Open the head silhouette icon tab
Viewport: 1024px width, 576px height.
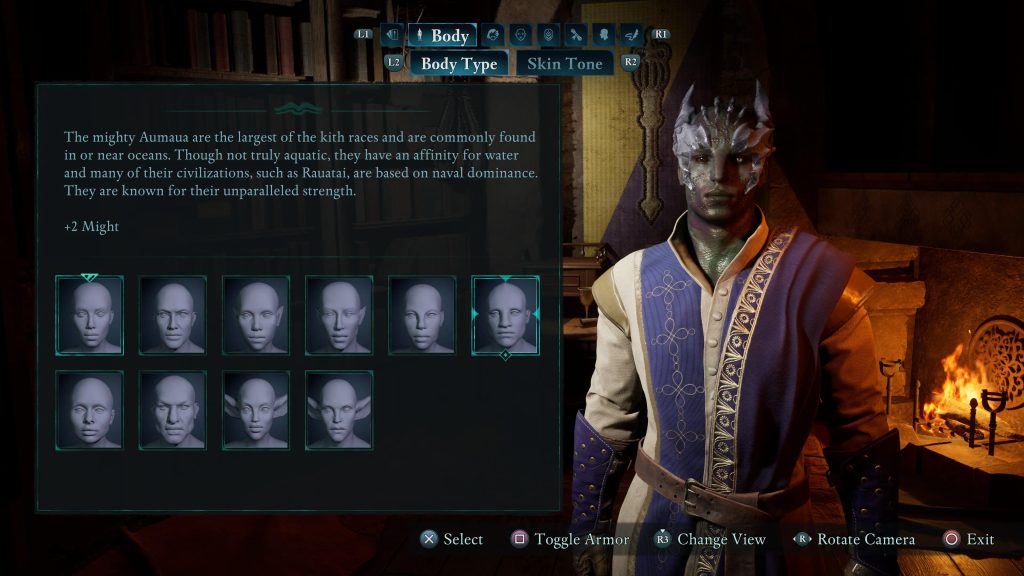coord(604,36)
